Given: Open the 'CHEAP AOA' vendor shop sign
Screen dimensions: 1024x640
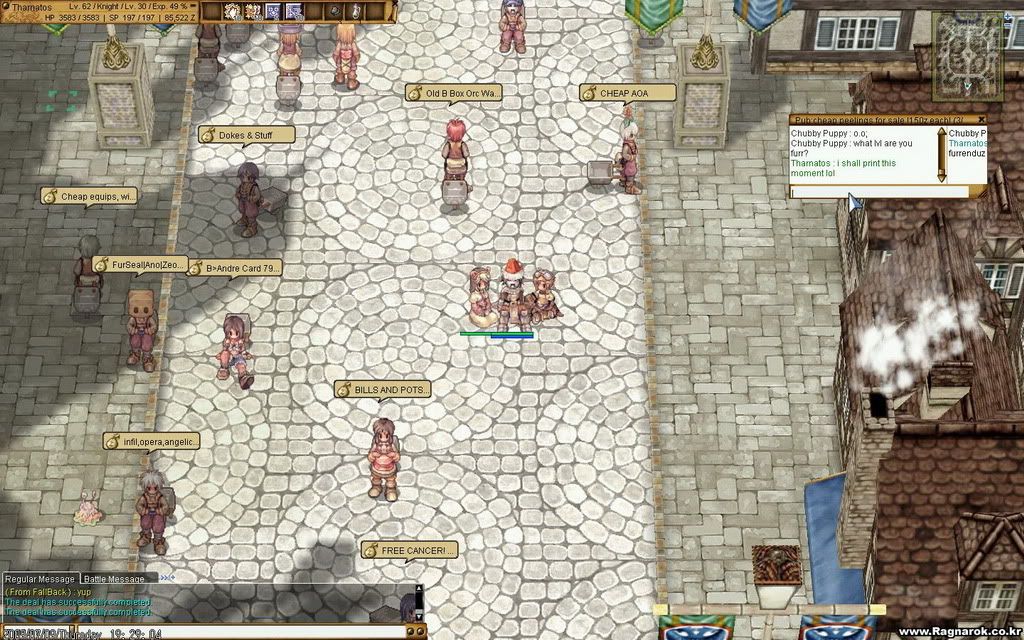Looking at the screenshot, I should pos(627,93).
